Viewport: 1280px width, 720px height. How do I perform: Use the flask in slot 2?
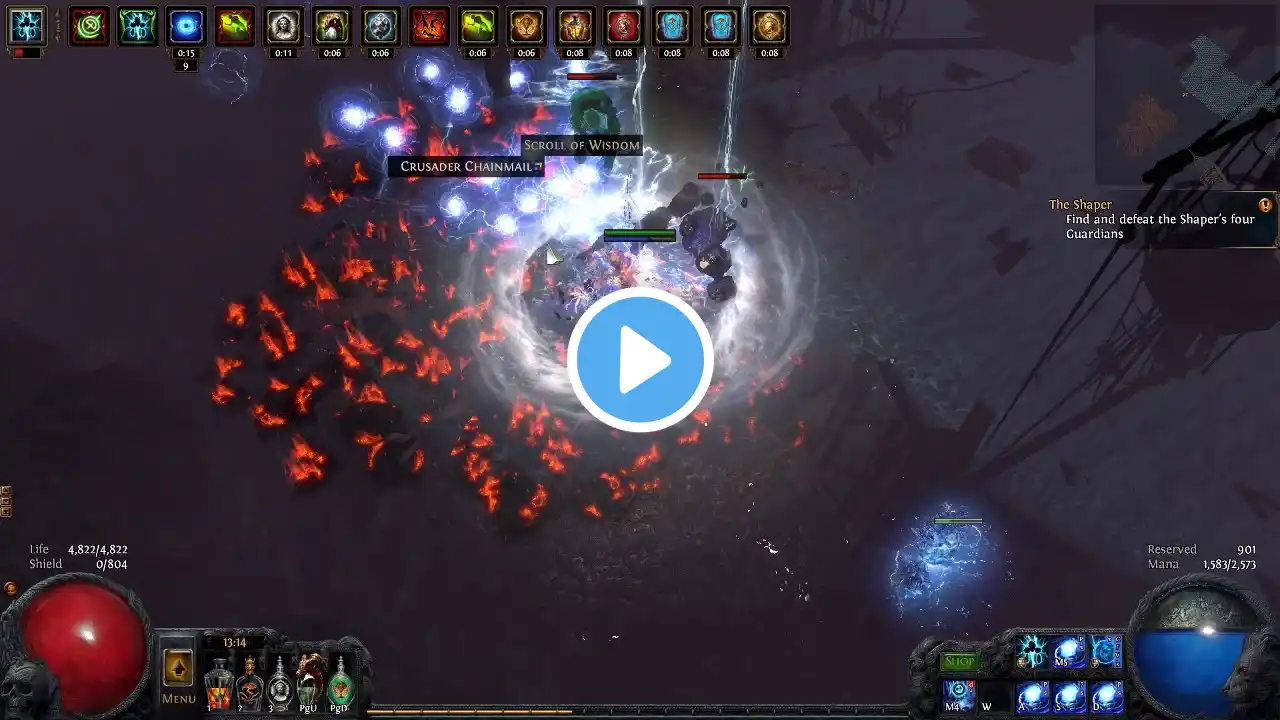[x=250, y=684]
